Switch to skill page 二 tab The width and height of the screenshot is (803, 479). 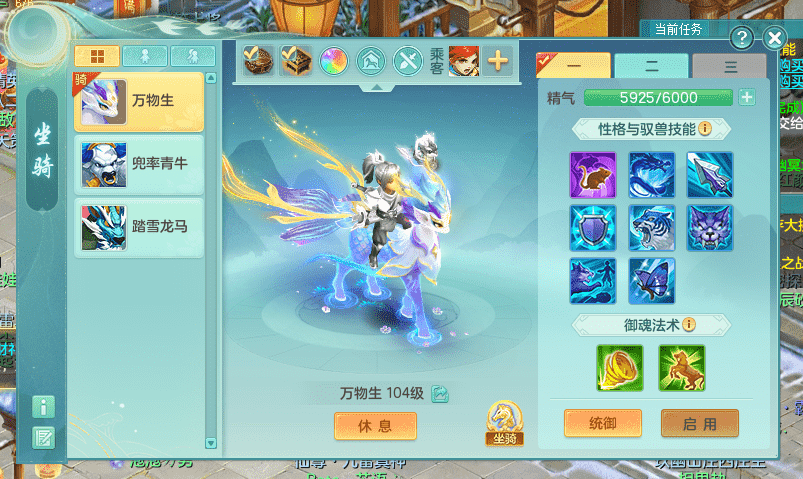(x=651, y=66)
